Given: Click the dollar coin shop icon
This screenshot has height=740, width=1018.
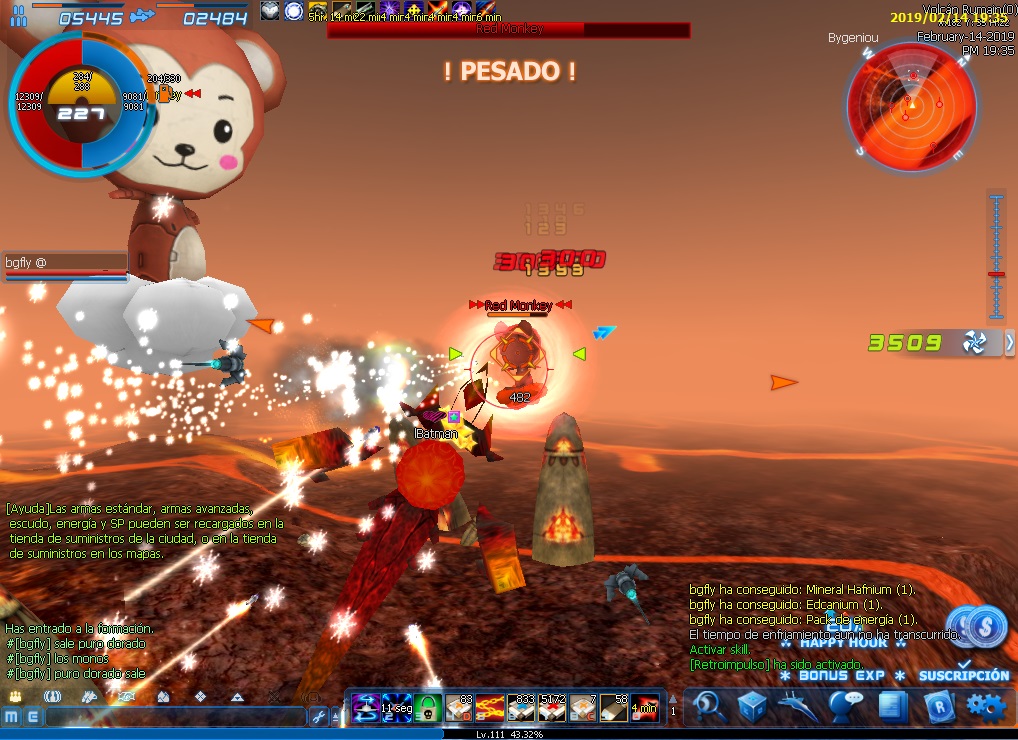Looking at the screenshot, I should point(984,628).
